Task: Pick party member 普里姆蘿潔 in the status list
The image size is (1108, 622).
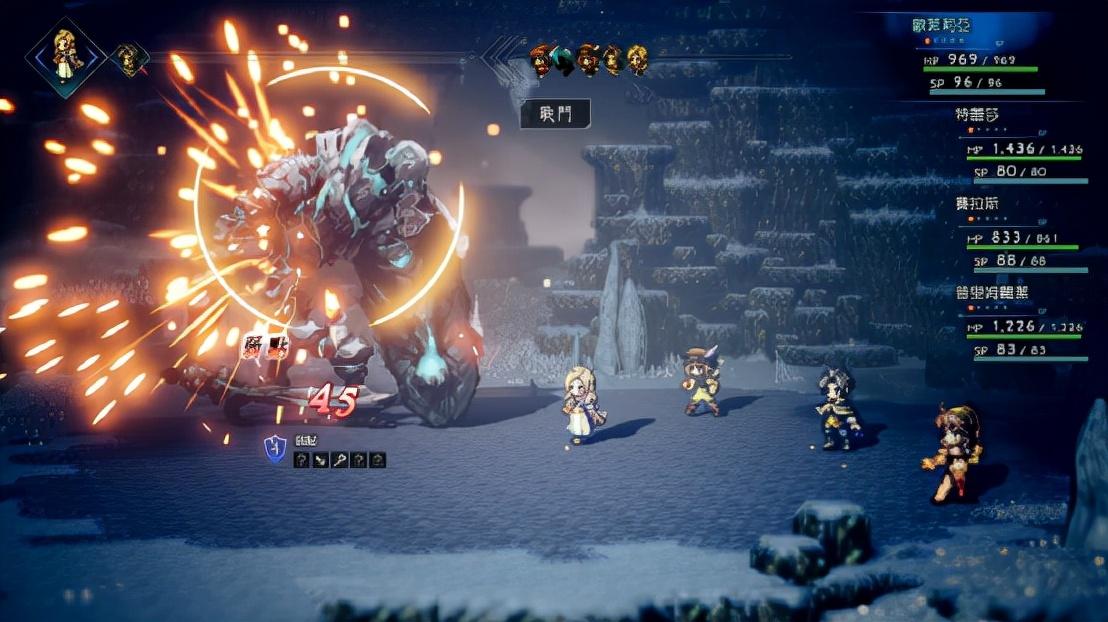Action: [991, 291]
